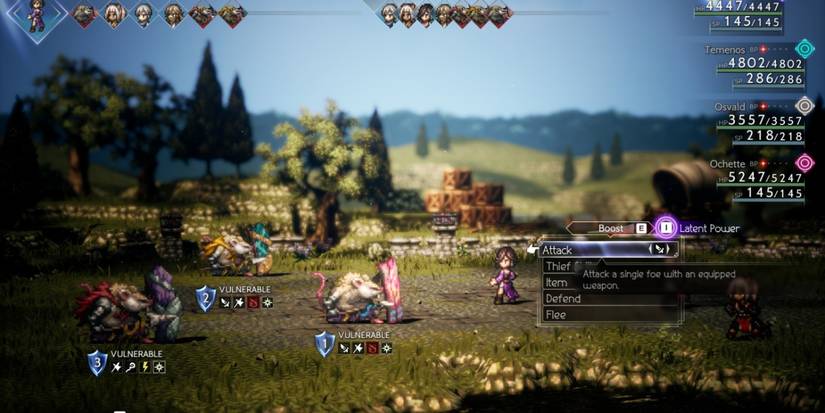This screenshot has height=413, width=825.
Task: Activate the Boost option
Action: click(x=611, y=228)
